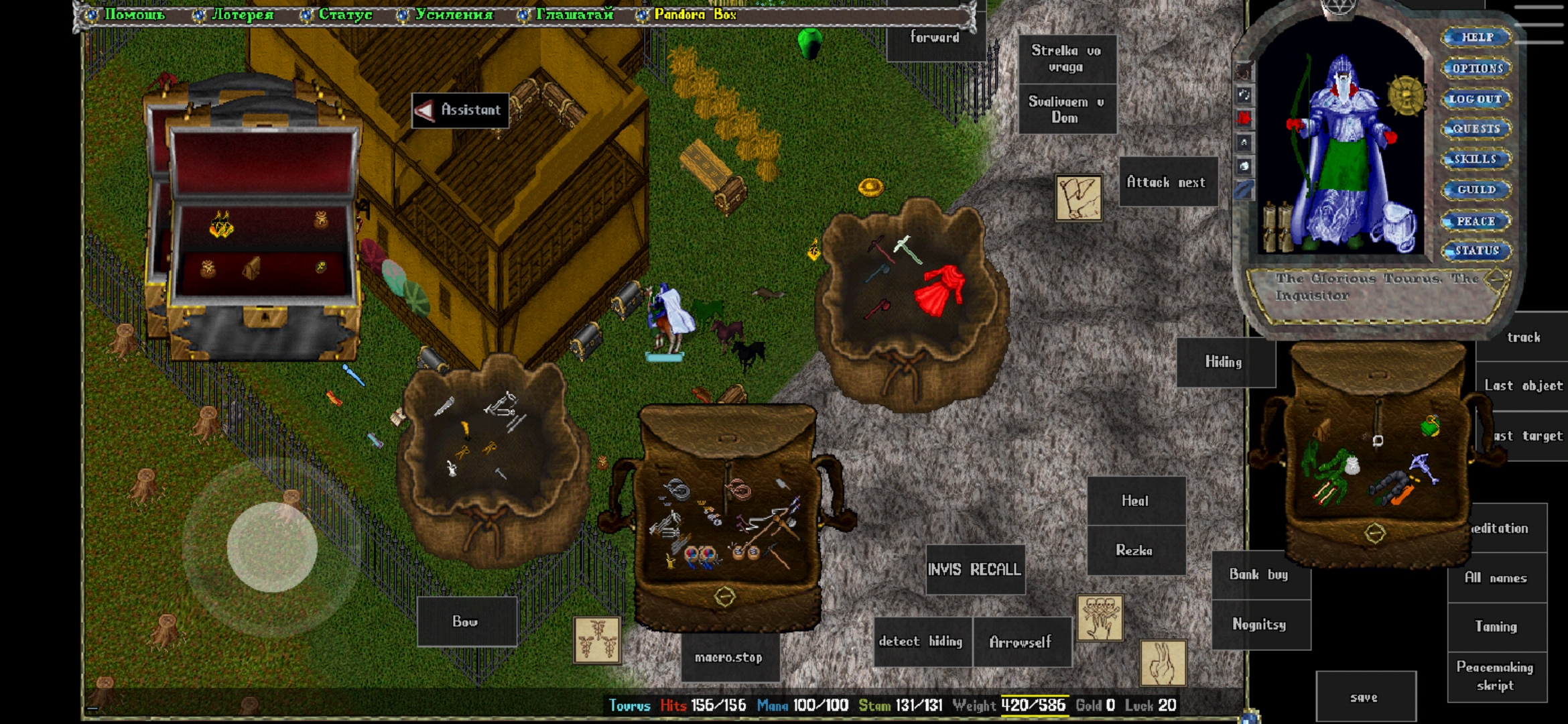Viewport: 1568px width, 724px height.
Task: Open the SKILLS list from paperdoll
Action: pos(1476,160)
